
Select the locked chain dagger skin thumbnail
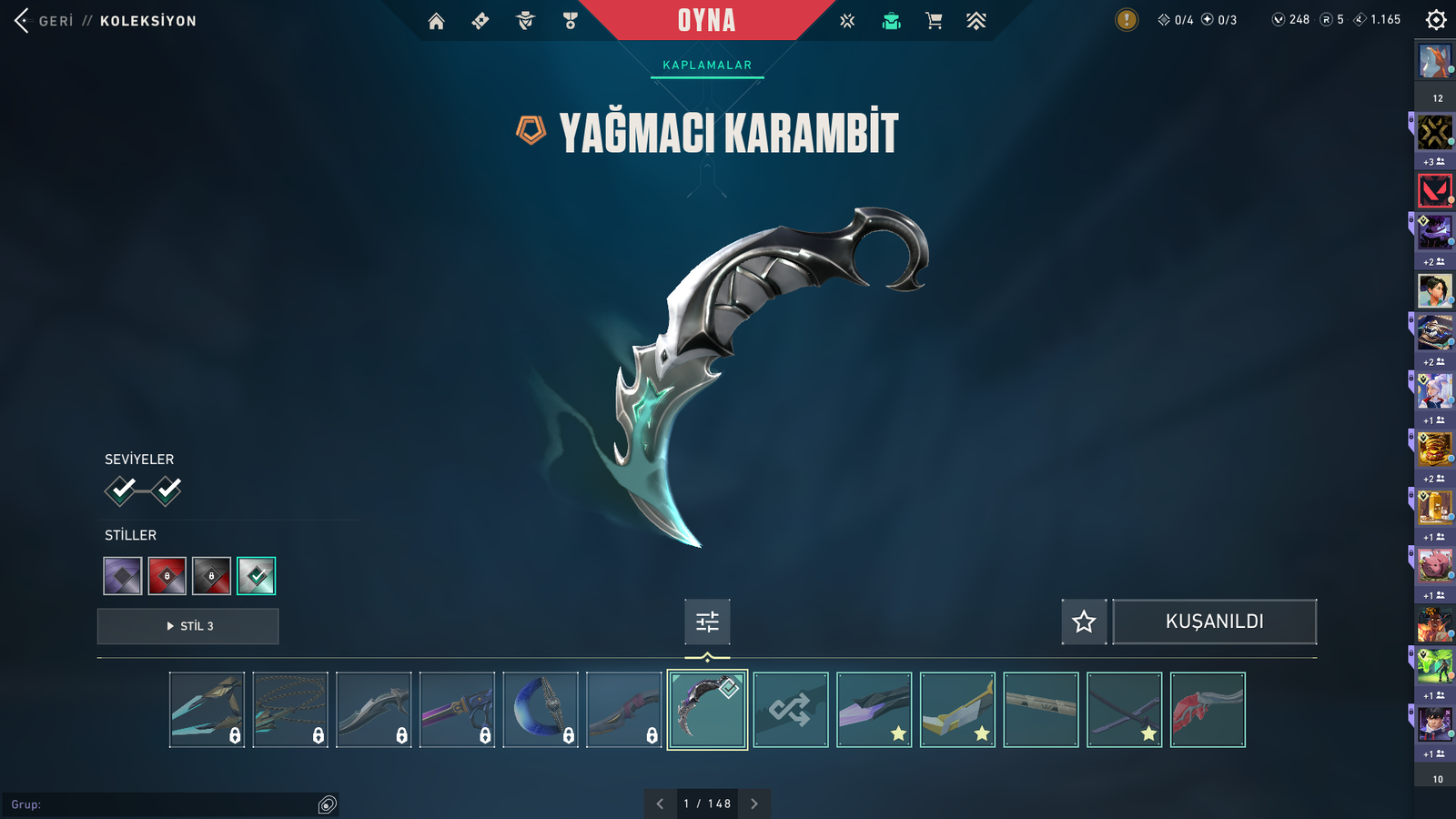click(290, 710)
